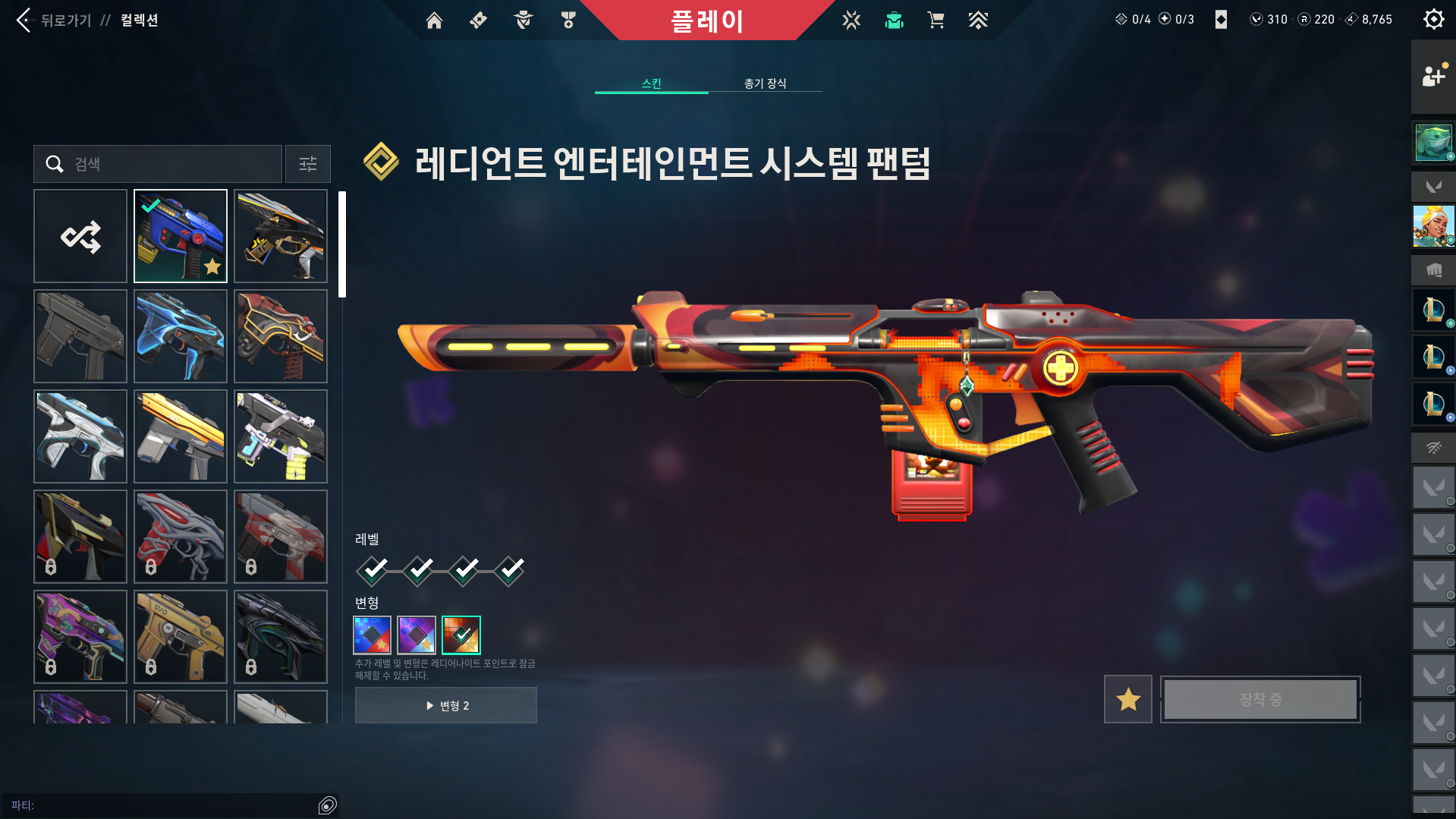Open the home screen icon
Image resolution: width=1456 pixels, height=819 pixels.
[x=435, y=20]
